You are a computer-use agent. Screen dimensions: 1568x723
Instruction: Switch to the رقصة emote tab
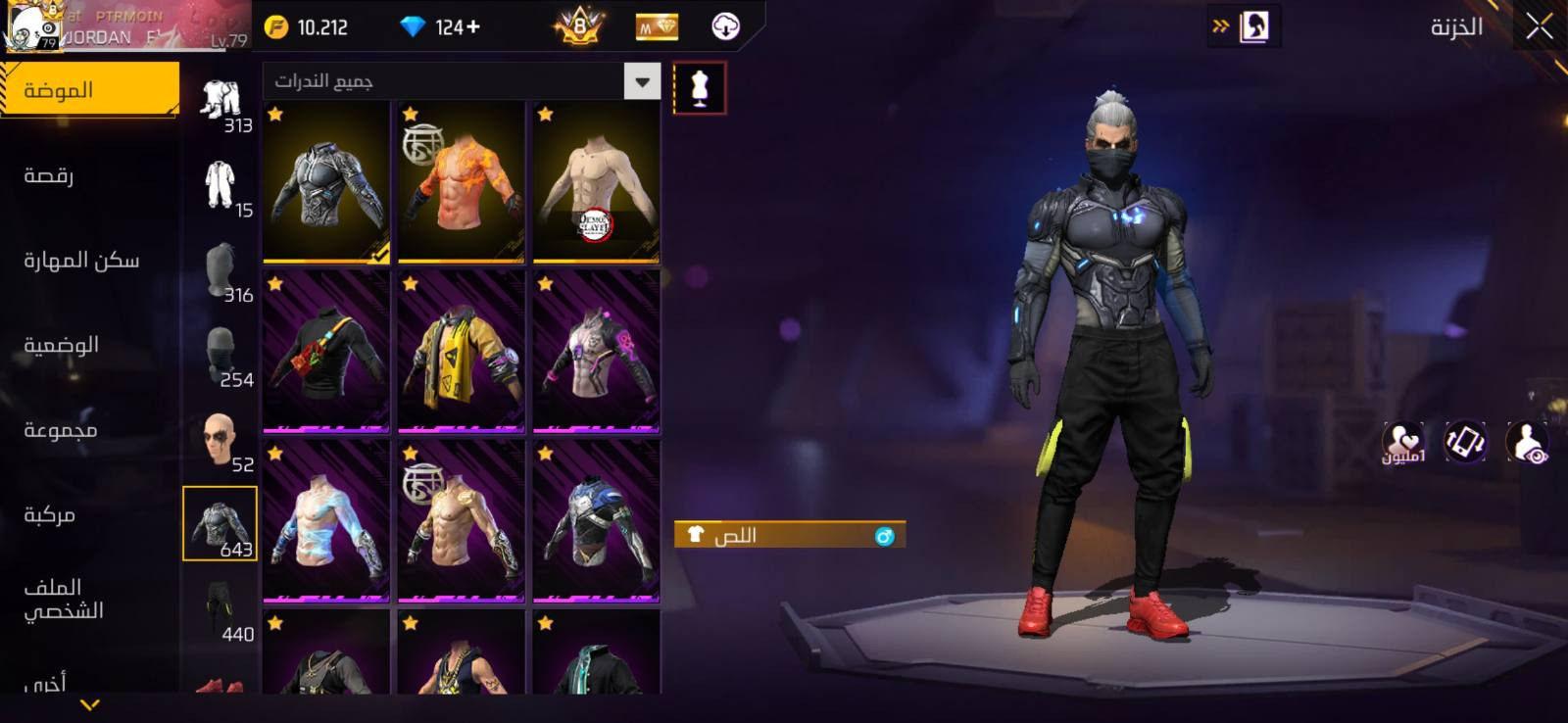(x=49, y=176)
